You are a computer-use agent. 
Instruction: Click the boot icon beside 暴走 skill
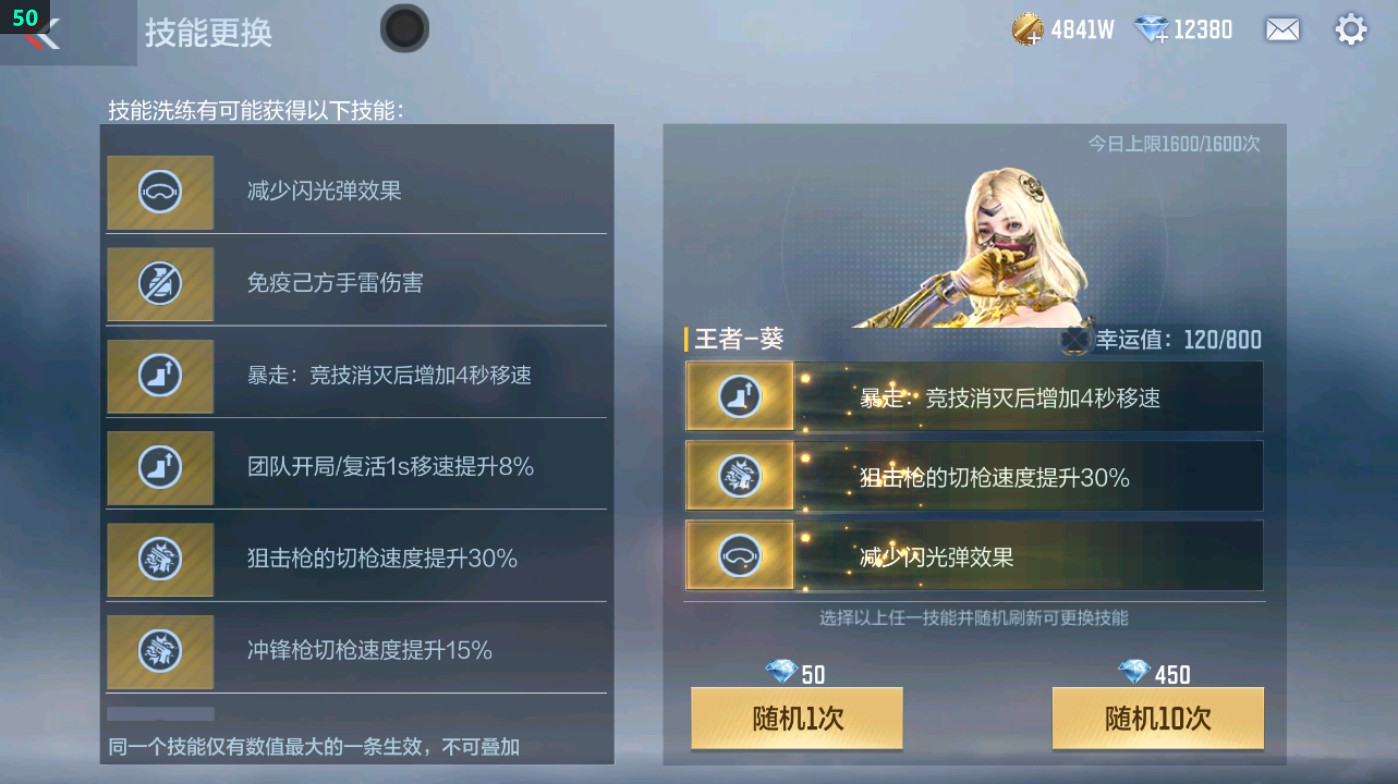(160, 376)
